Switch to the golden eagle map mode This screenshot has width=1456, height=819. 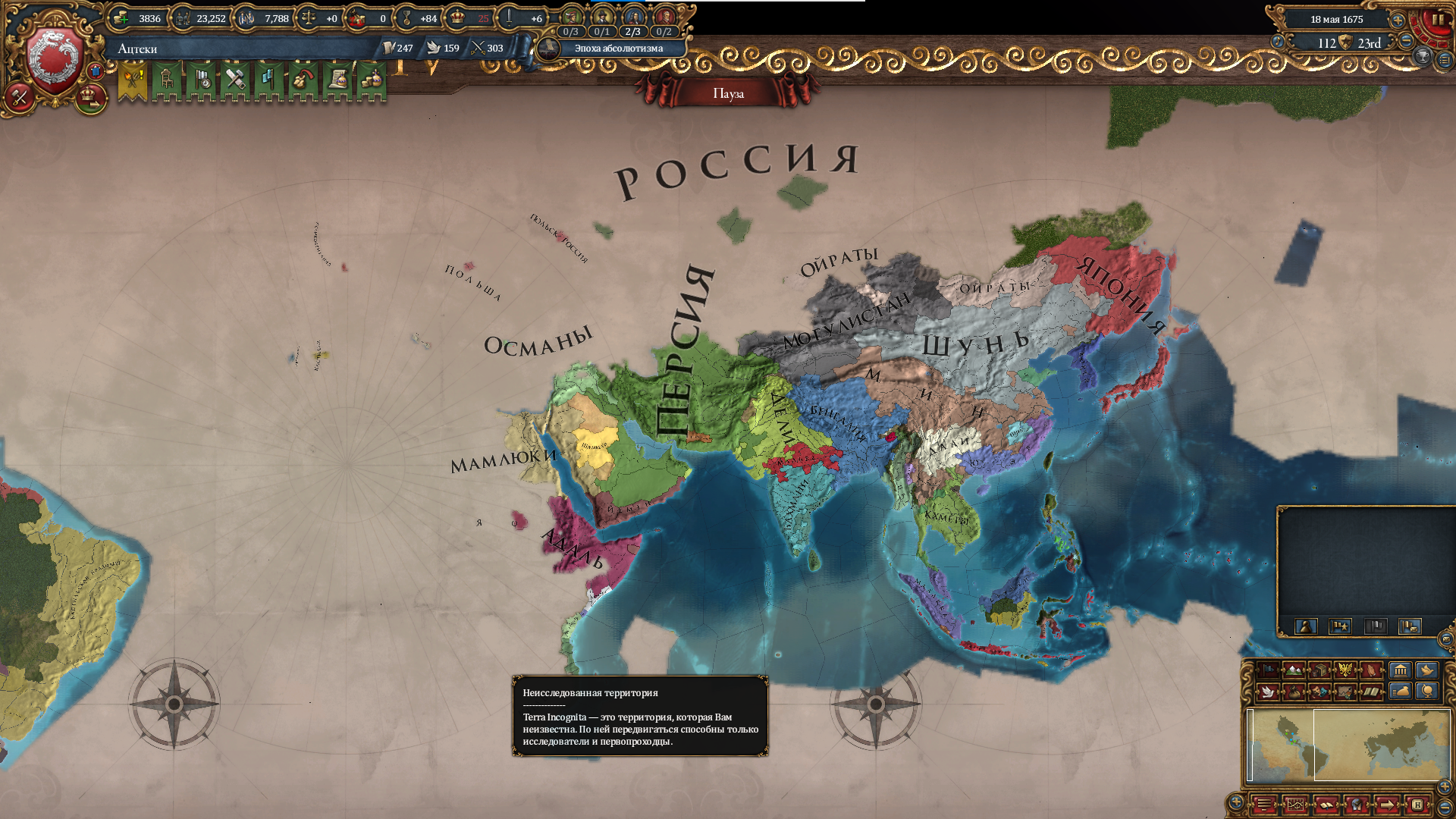pos(1345,670)
